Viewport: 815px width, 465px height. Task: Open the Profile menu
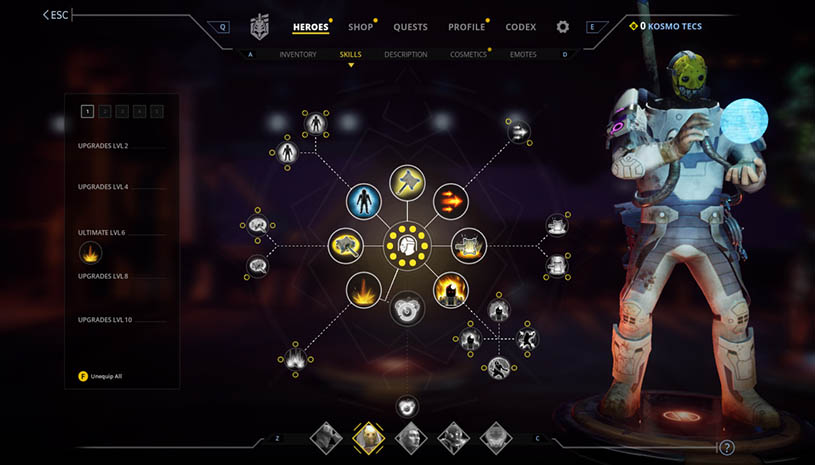point(466,27)
